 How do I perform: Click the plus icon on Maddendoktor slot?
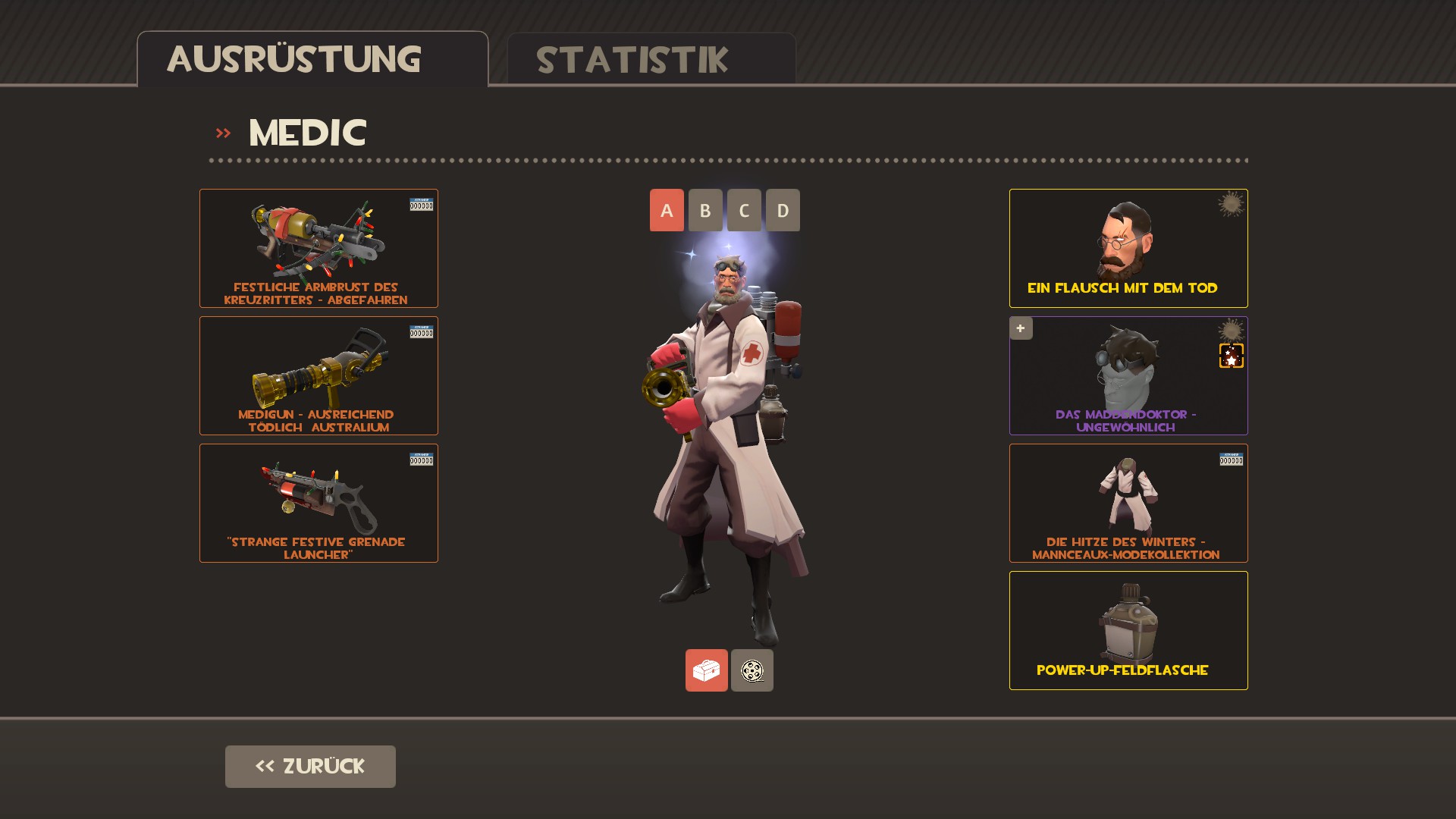[x=1021, y=328]
